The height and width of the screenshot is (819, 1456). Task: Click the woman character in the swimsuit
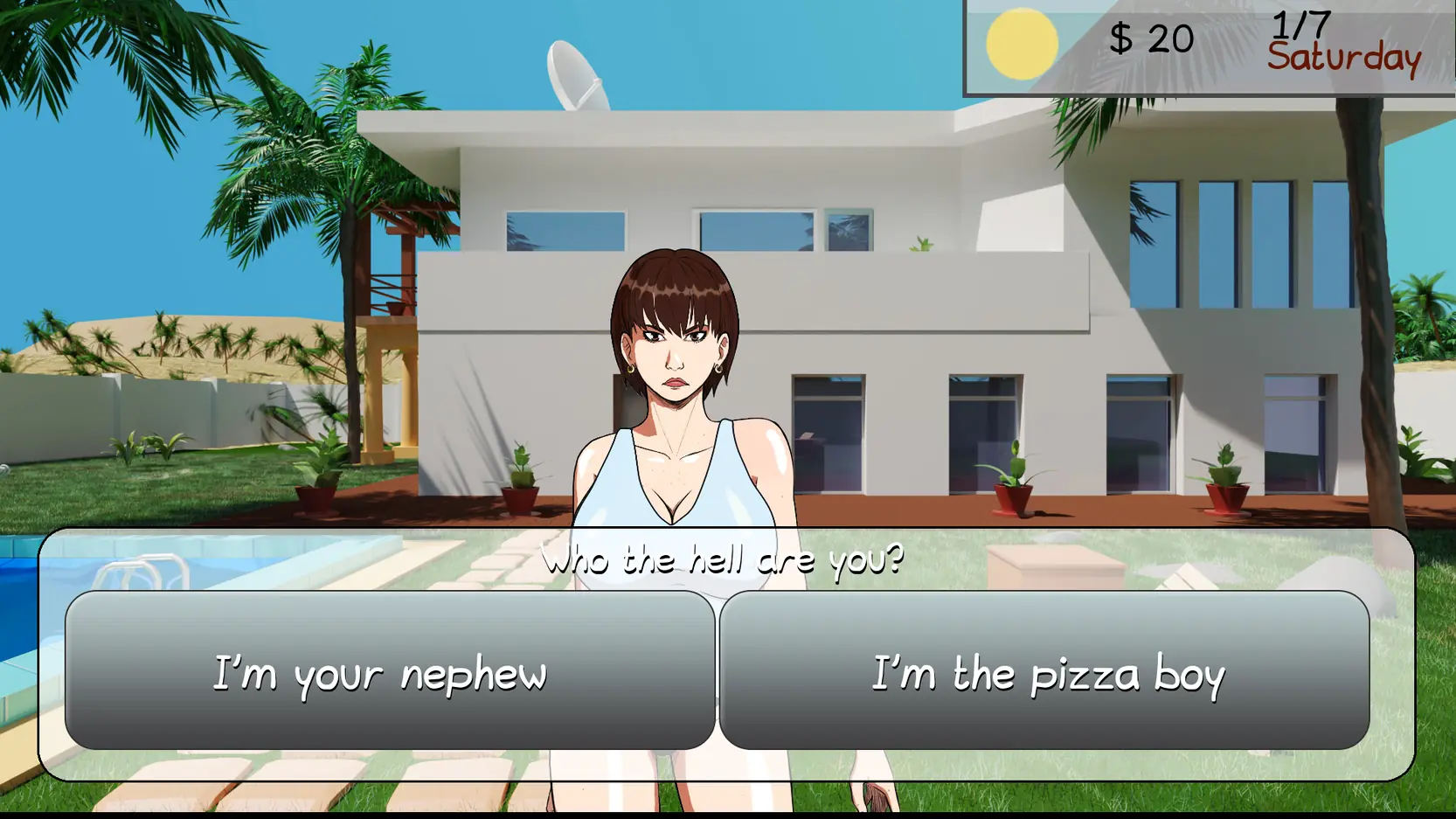click(x=677, y=393)
